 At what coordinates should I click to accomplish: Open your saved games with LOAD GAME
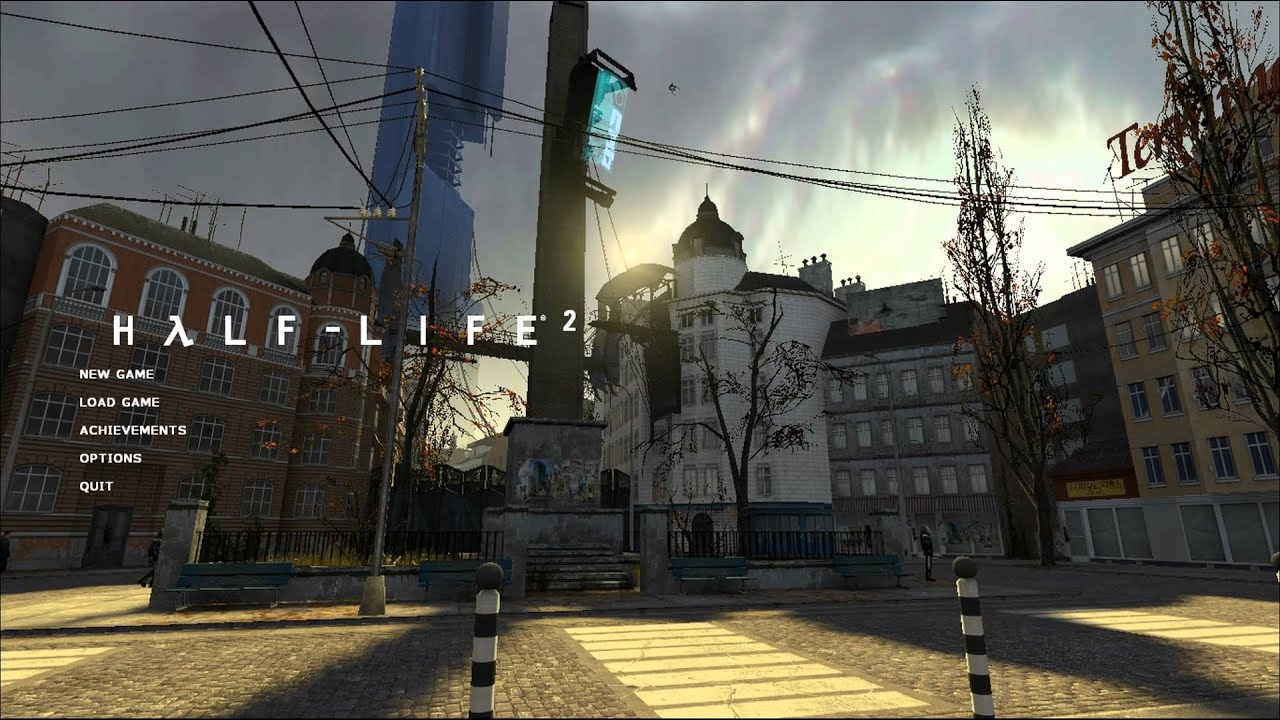click(x=119, y=401)
